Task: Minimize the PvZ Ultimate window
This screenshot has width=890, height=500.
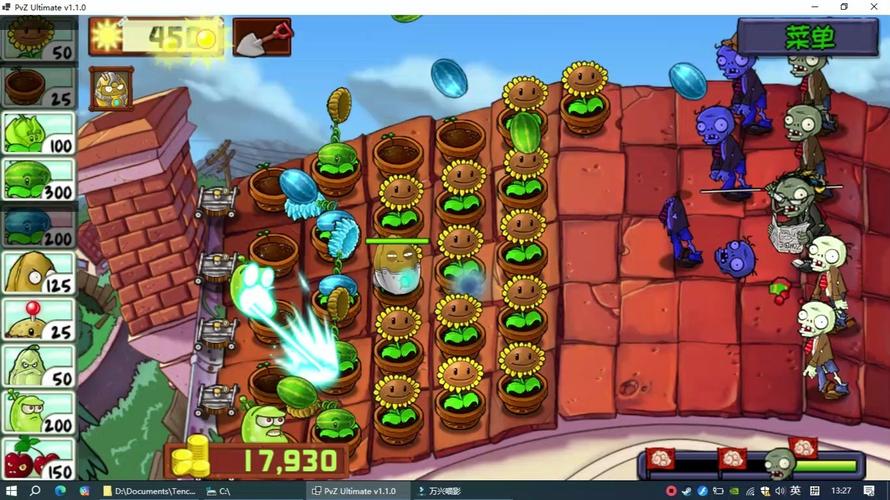Action: (815, 7)
